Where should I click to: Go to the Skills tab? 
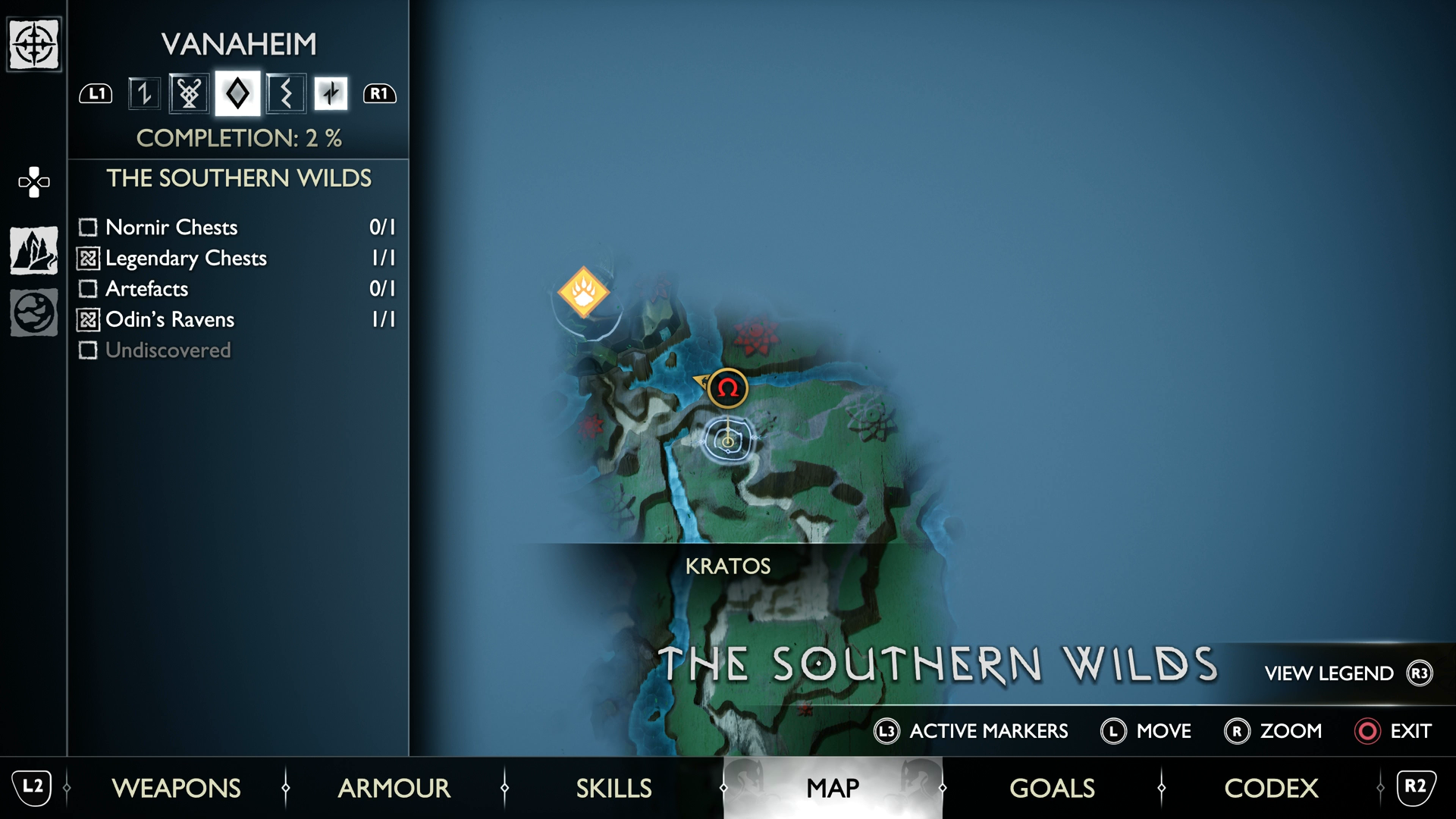(x=613, y=788)
